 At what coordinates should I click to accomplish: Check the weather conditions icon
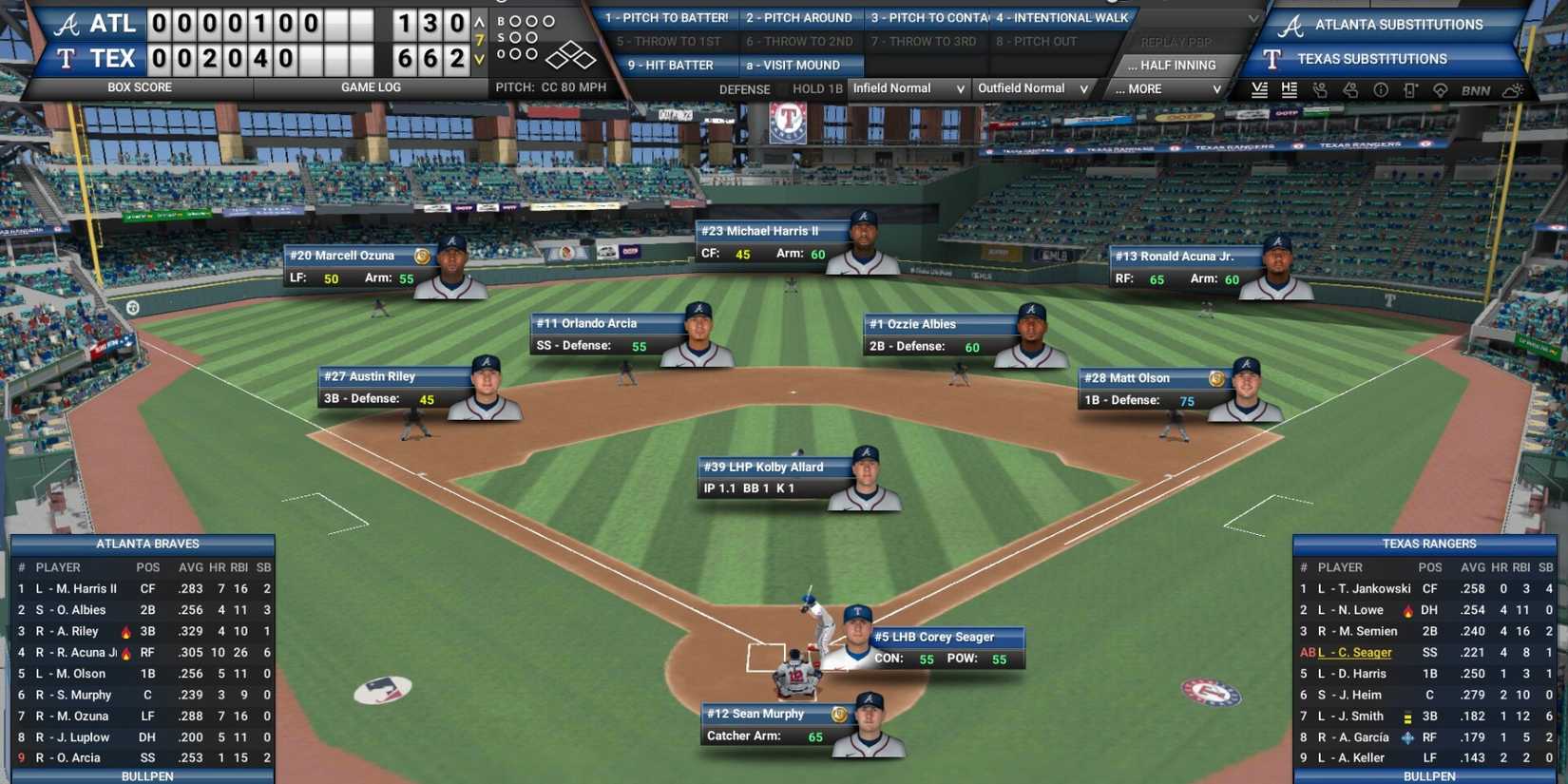(x=1510, y=90)
